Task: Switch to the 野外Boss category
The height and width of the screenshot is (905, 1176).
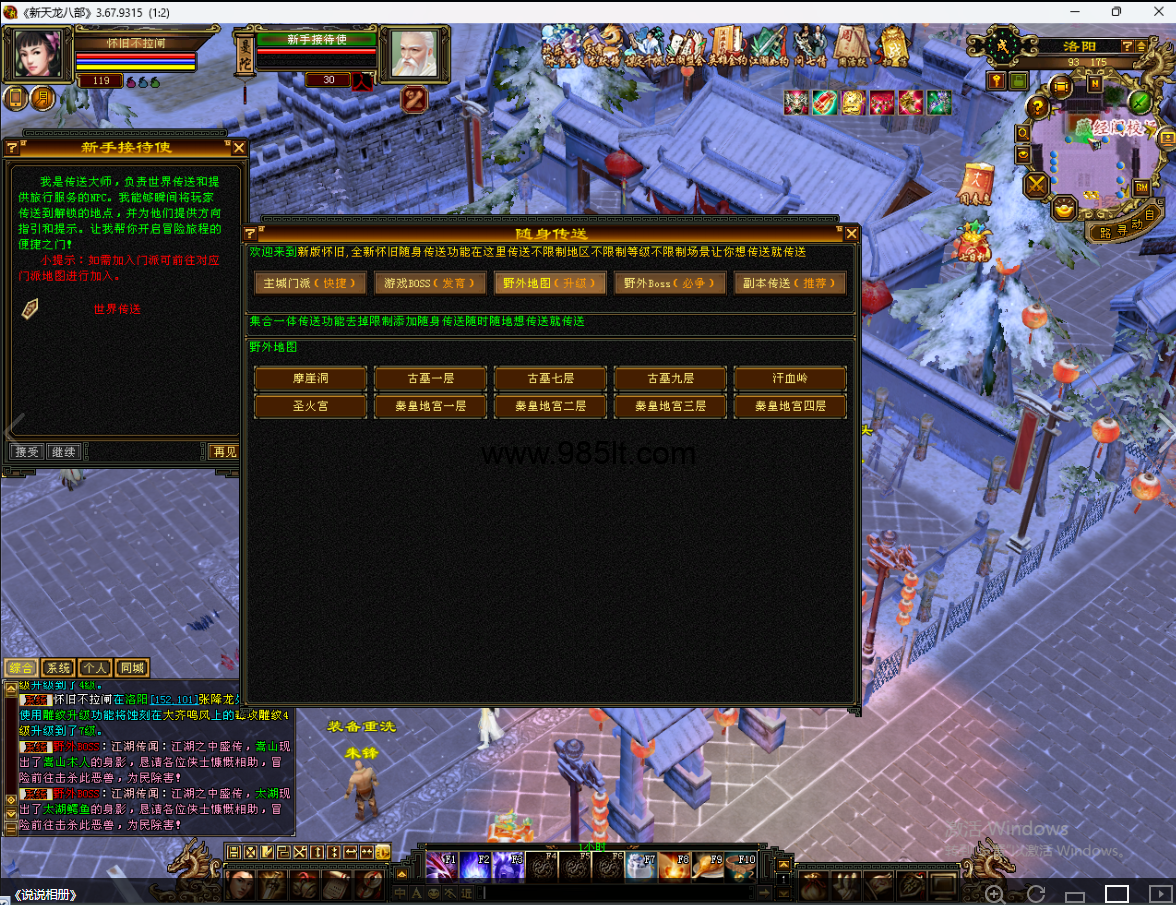Action: click(x=669, y=283)
